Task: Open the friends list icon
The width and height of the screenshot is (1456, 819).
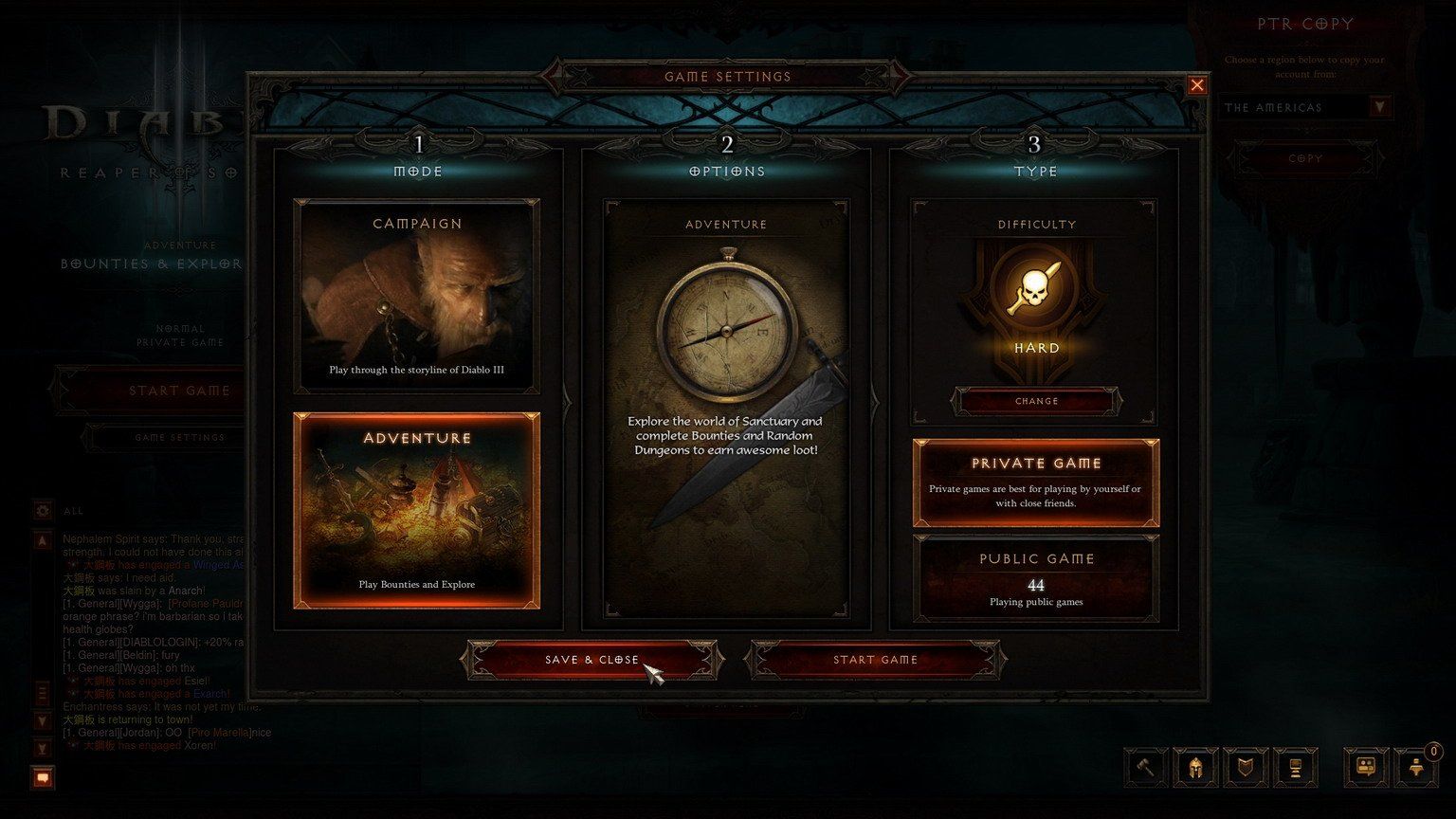Action: [x=1416, y=767]
